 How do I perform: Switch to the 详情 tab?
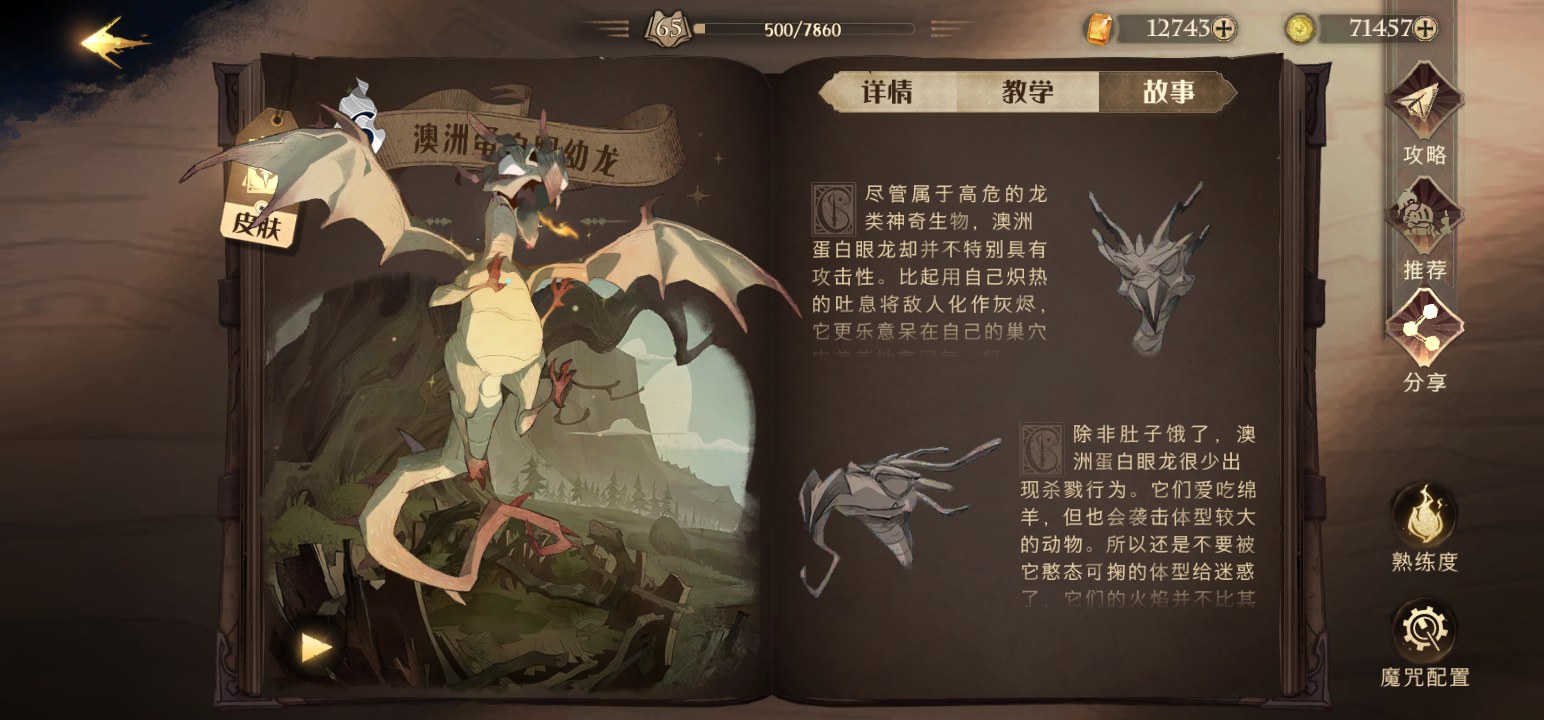pyautogui.click(x=886, y=93)
